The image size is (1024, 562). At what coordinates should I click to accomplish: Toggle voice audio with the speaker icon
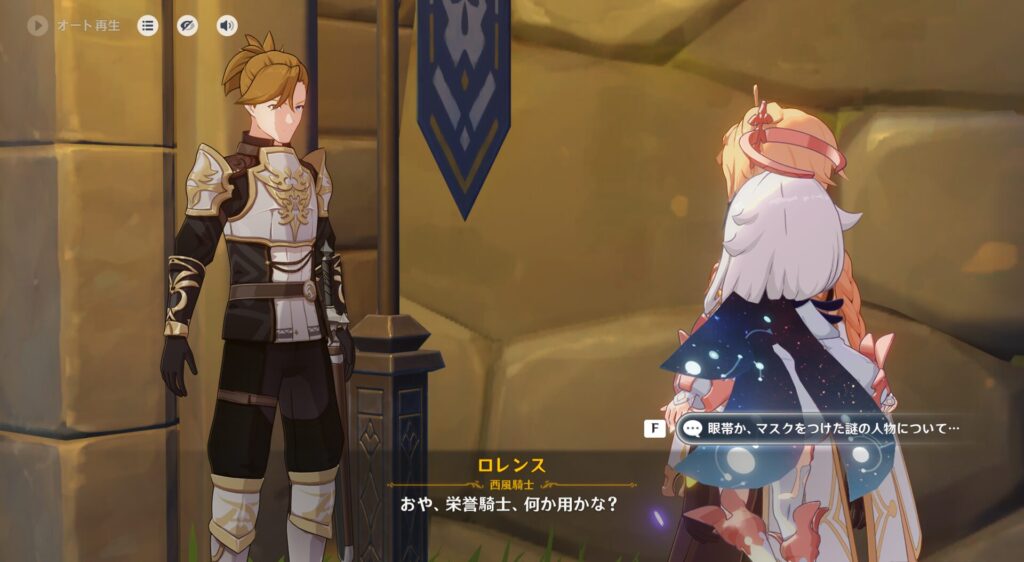click(227, 26)
